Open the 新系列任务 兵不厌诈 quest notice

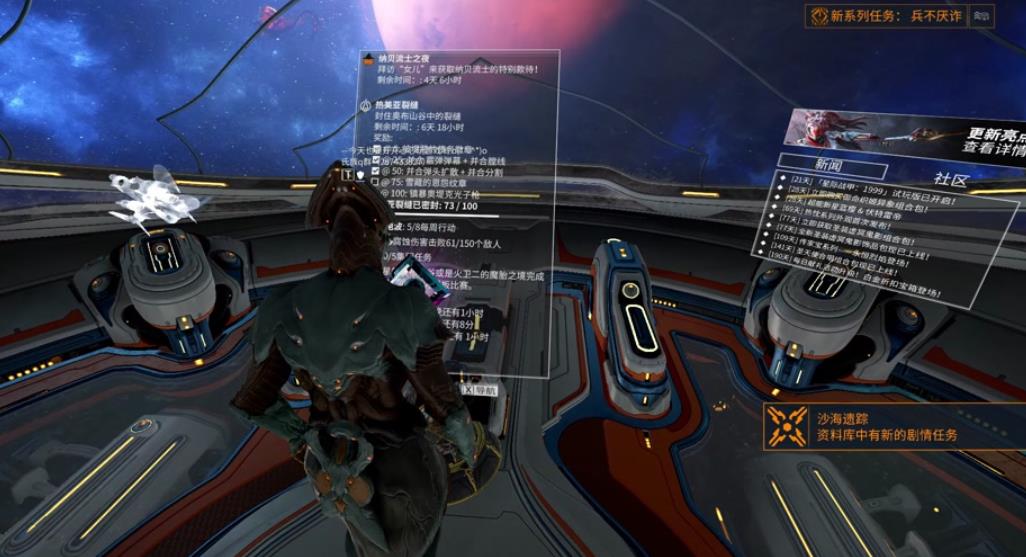tap(886, 16)
